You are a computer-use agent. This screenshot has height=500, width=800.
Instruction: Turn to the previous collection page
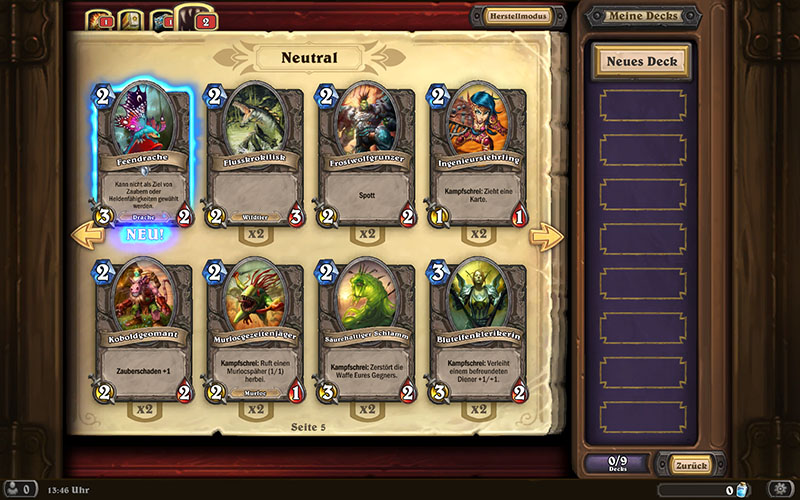[x=84, y=237]
